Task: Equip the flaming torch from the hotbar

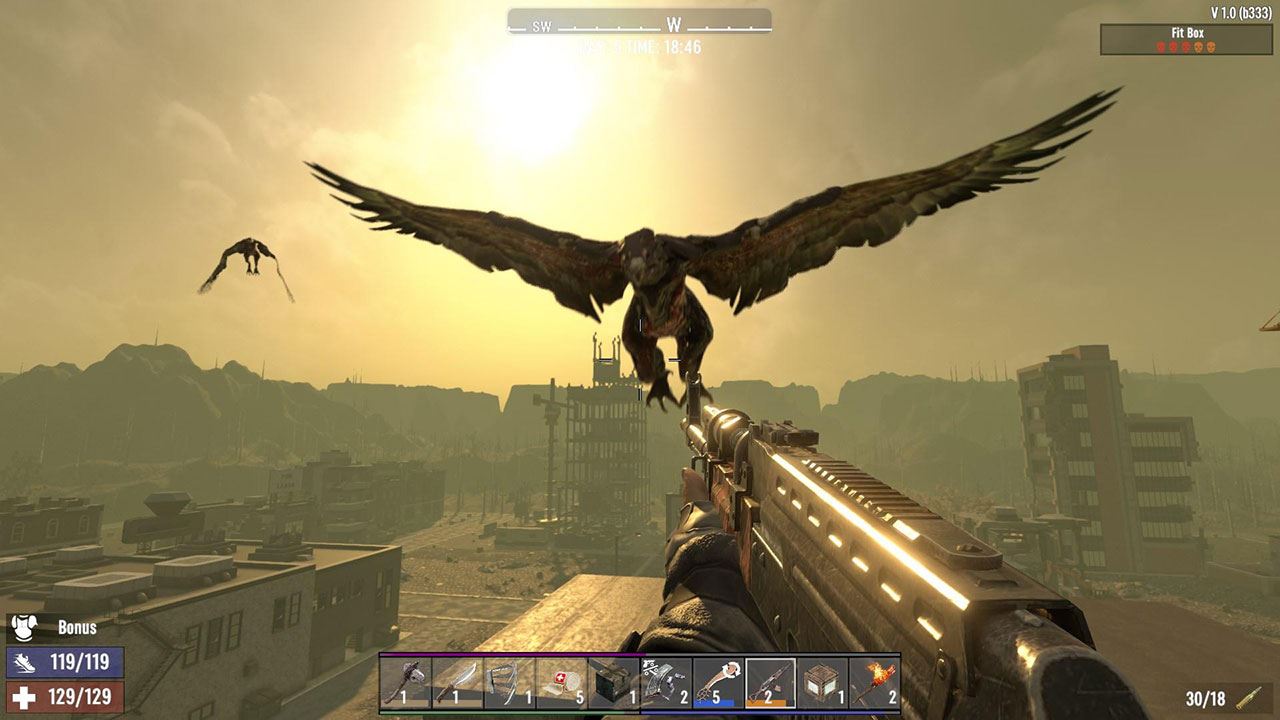Action: point(874,683)
